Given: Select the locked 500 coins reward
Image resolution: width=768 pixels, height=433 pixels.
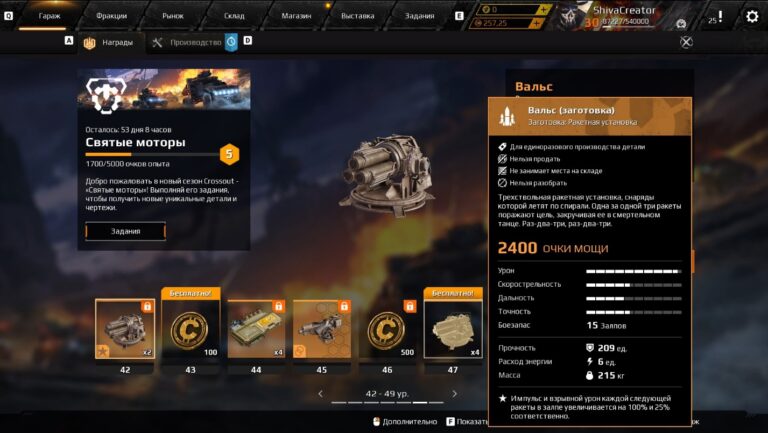Looking at the screenshot, I should coord(386,330).
